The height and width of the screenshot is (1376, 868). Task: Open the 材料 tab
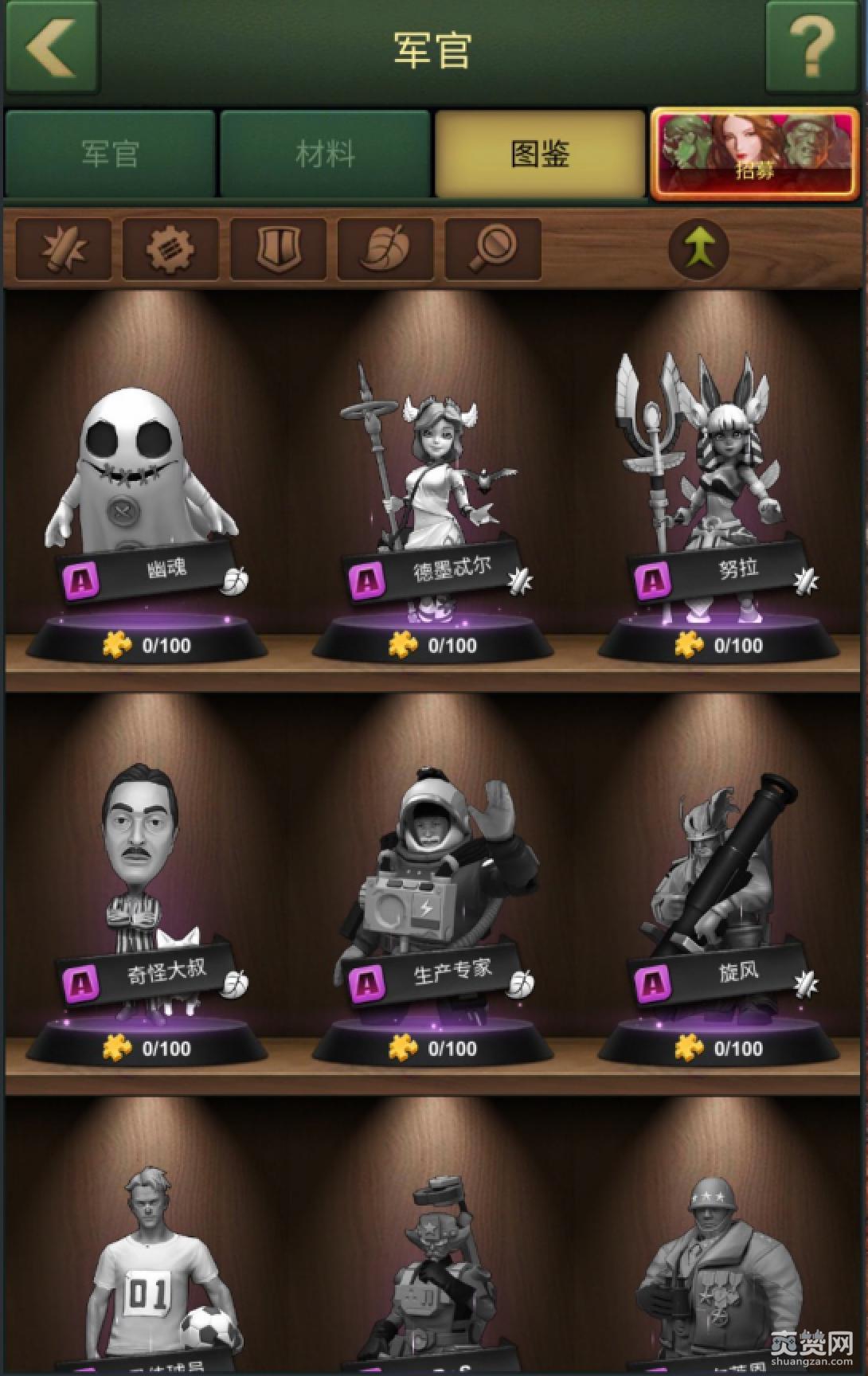[325, 154]
